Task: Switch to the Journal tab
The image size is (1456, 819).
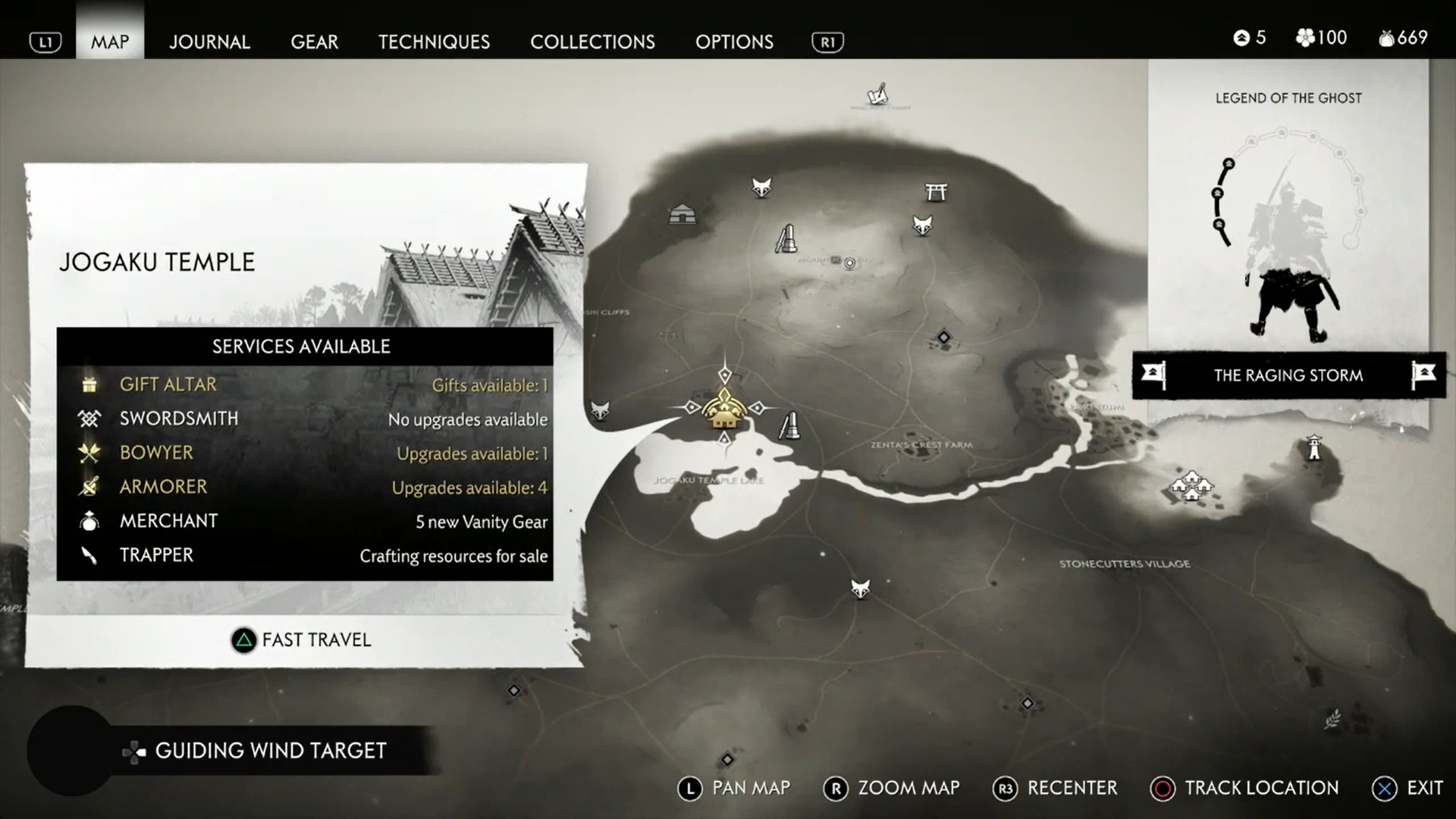Action: [209, 42]
